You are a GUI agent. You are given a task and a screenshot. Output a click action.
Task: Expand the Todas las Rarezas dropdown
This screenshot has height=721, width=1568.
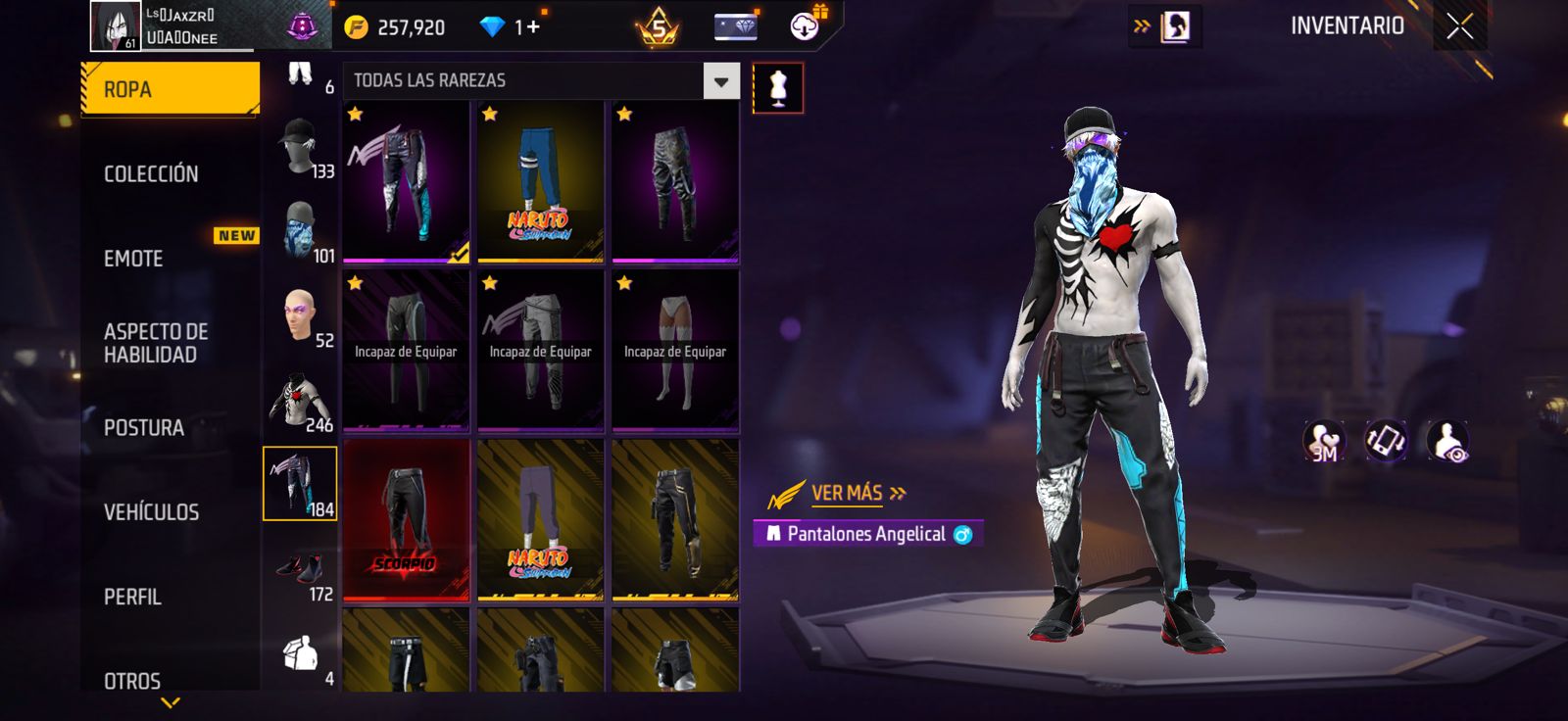coord(721,81)
